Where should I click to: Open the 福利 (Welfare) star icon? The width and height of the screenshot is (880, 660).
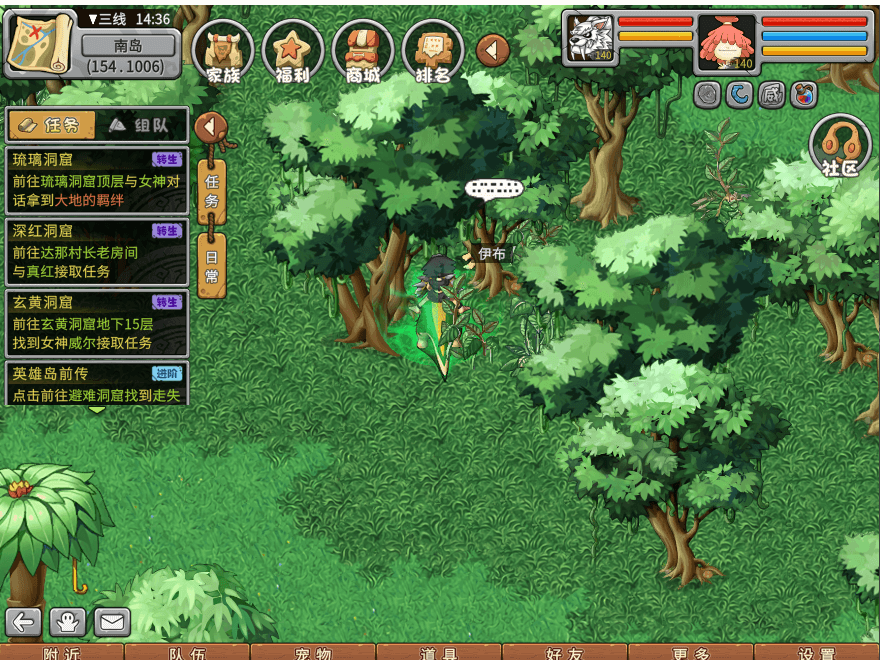point(293,50)
